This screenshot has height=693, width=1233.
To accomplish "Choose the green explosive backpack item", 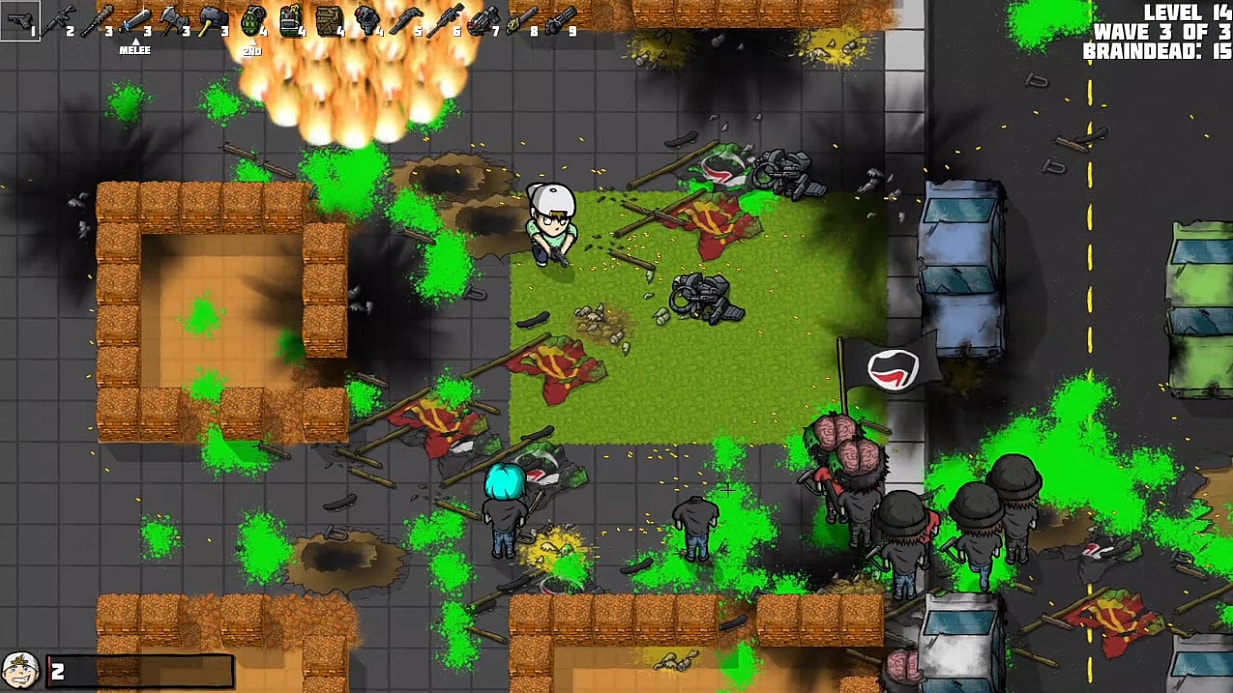I will pos(290,20).
